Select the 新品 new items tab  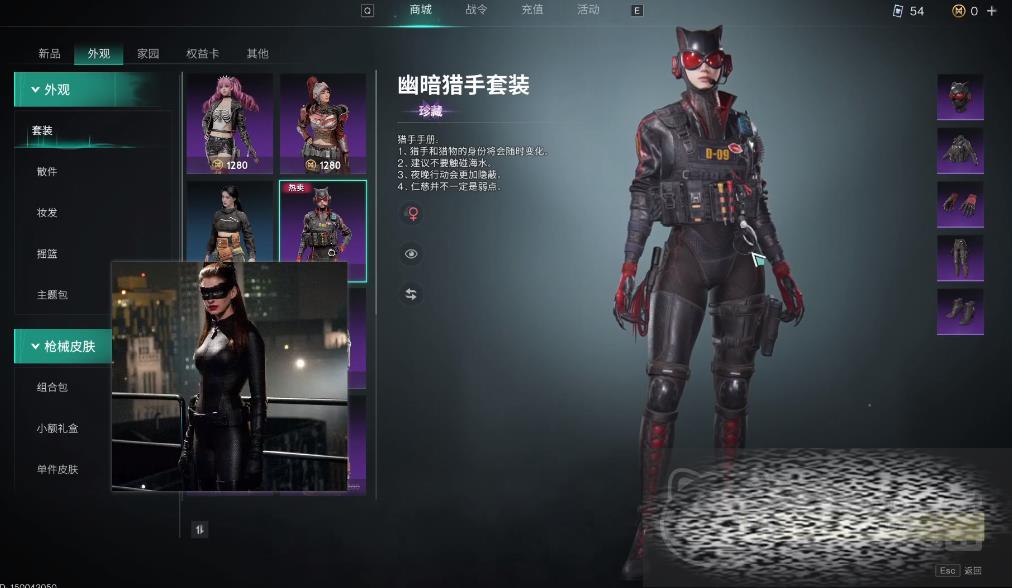point(49,54)
